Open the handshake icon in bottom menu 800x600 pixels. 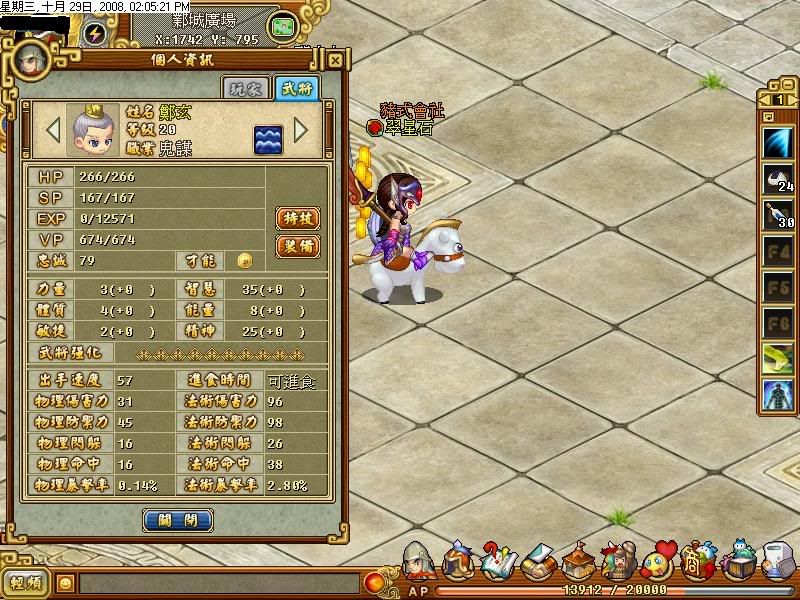click(540, 562)
